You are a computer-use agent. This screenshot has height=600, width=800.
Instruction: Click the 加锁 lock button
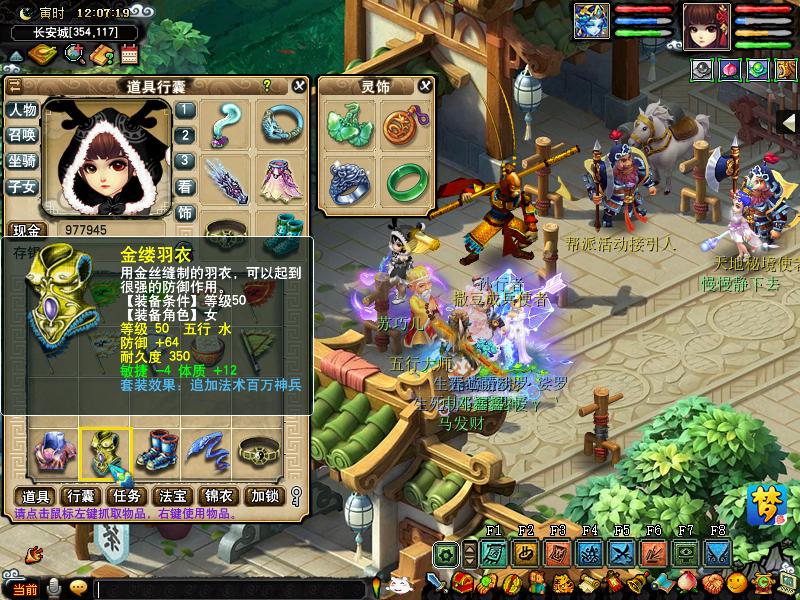(265, 496)
